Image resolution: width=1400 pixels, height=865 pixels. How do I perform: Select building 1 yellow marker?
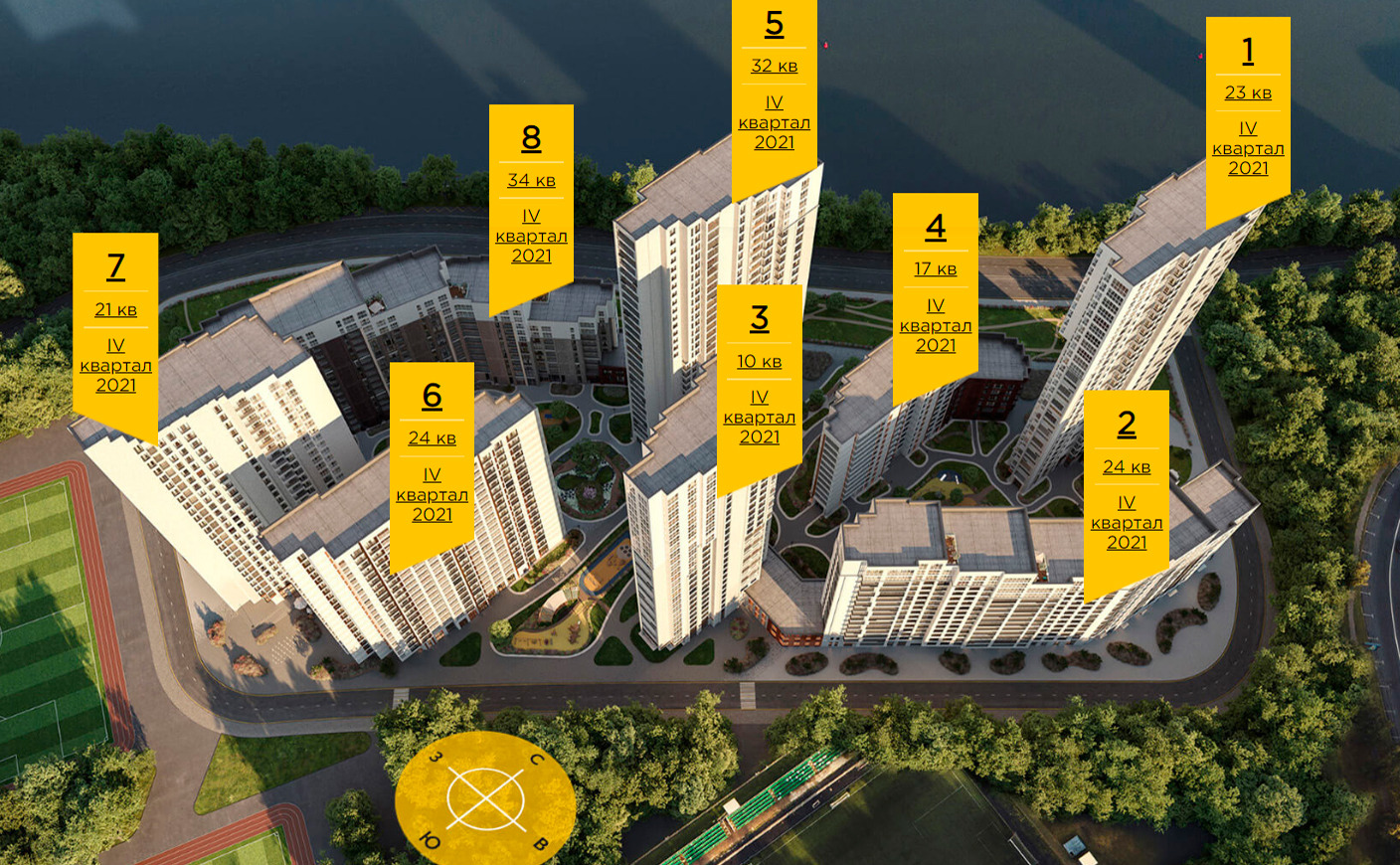coord(1248,109)
